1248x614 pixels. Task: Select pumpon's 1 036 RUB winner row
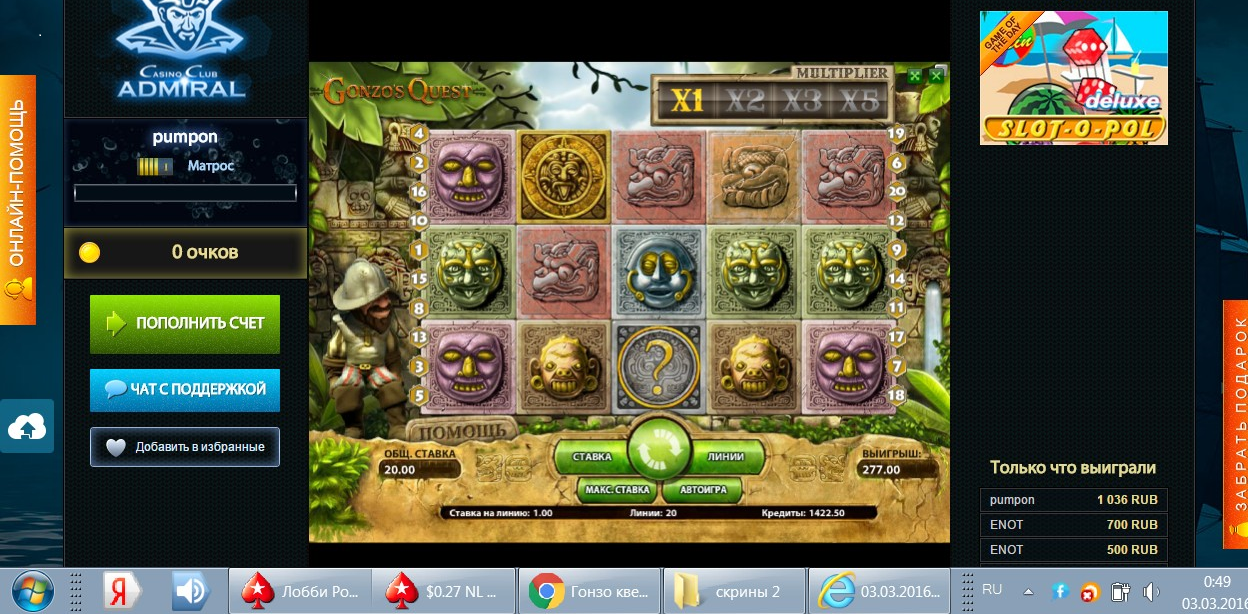(x=1073, y=500)
